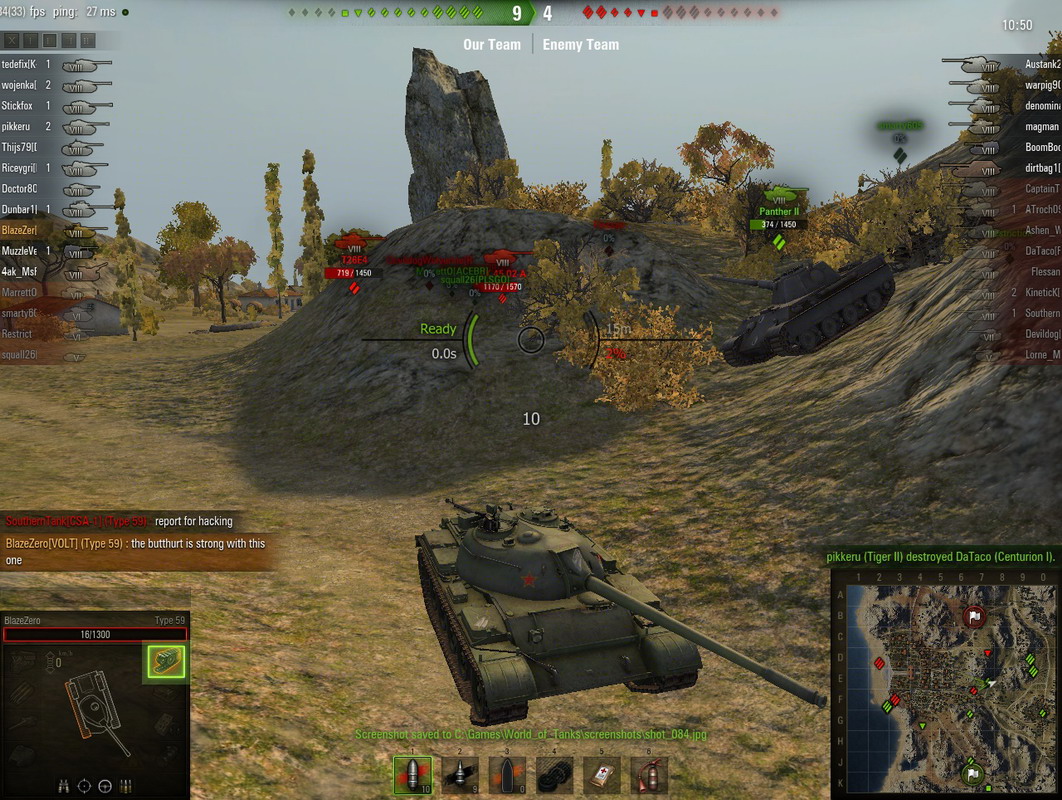Choose Stickfox from the ally list
The image size is (1062, 800).
coord(18,106)
